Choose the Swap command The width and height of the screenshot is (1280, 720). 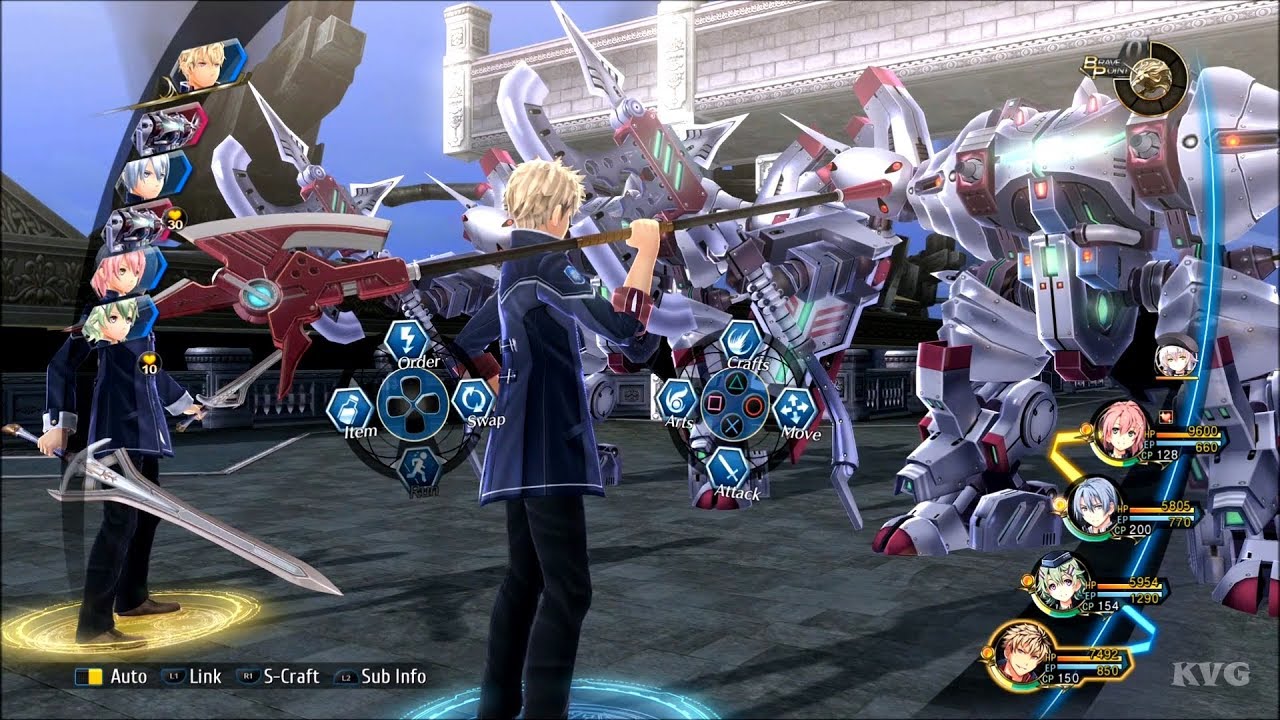[x=472, y=400]
